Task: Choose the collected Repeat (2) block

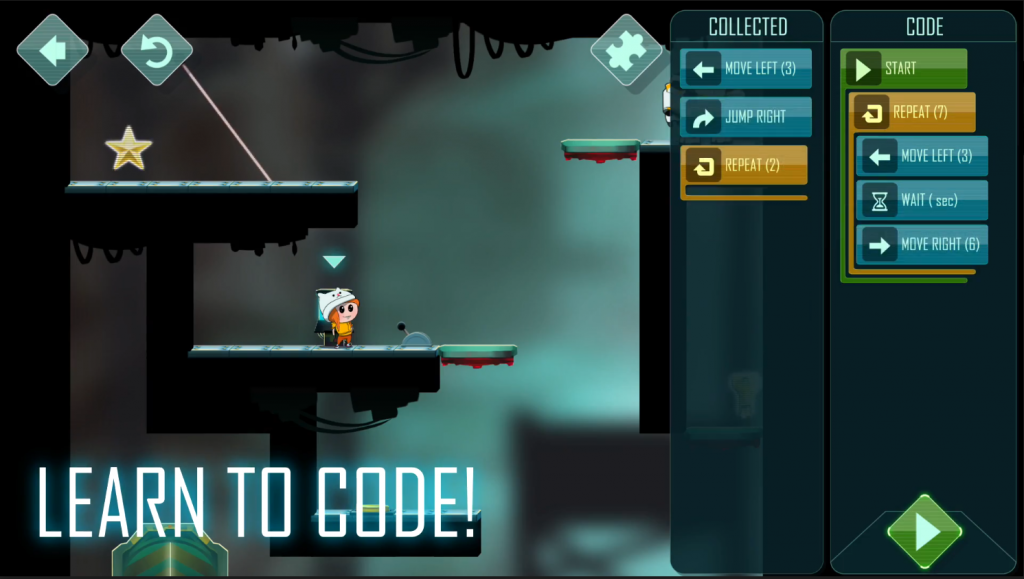Action: [744, 165]
